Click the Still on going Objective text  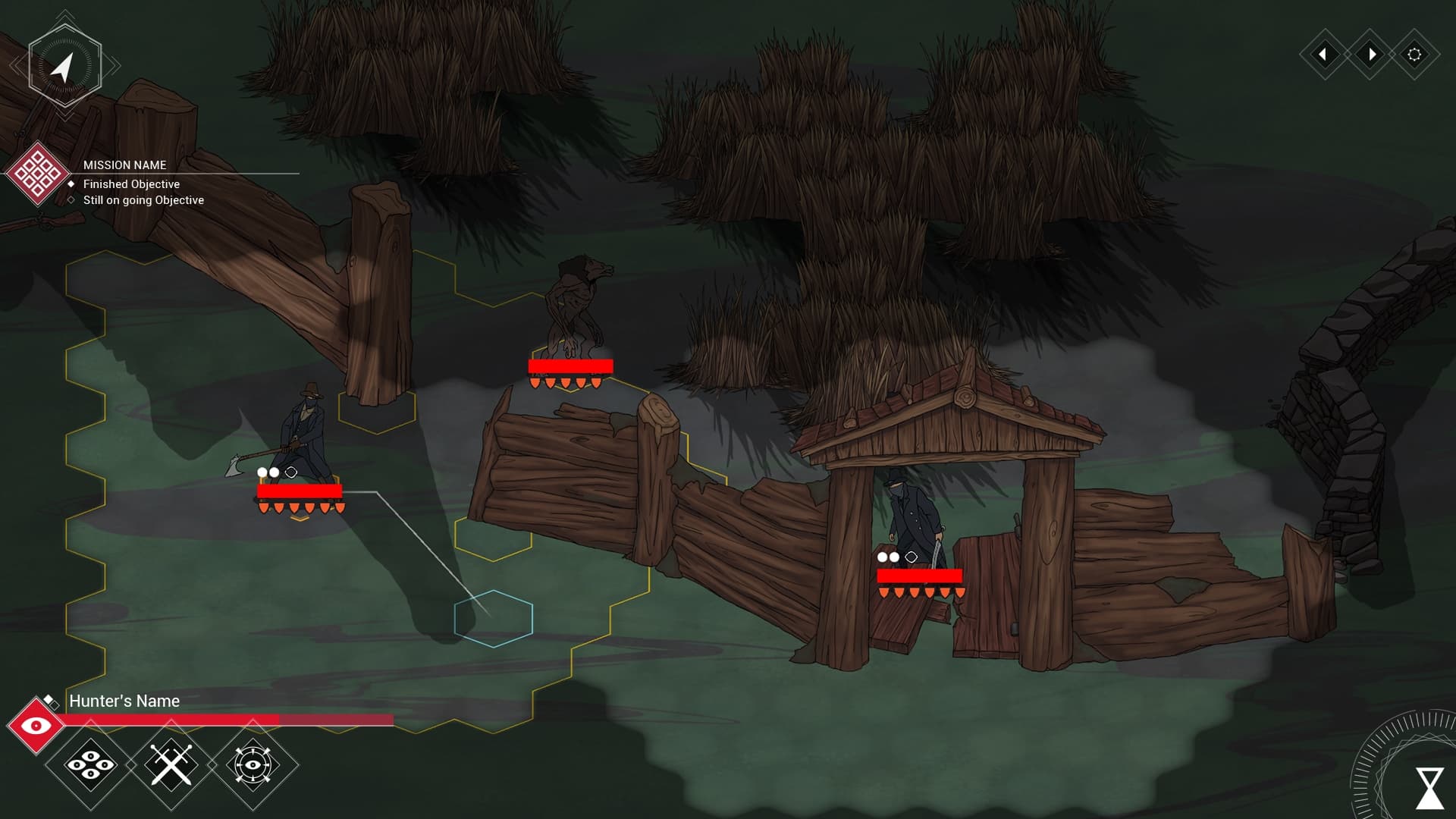coord(144,199)
